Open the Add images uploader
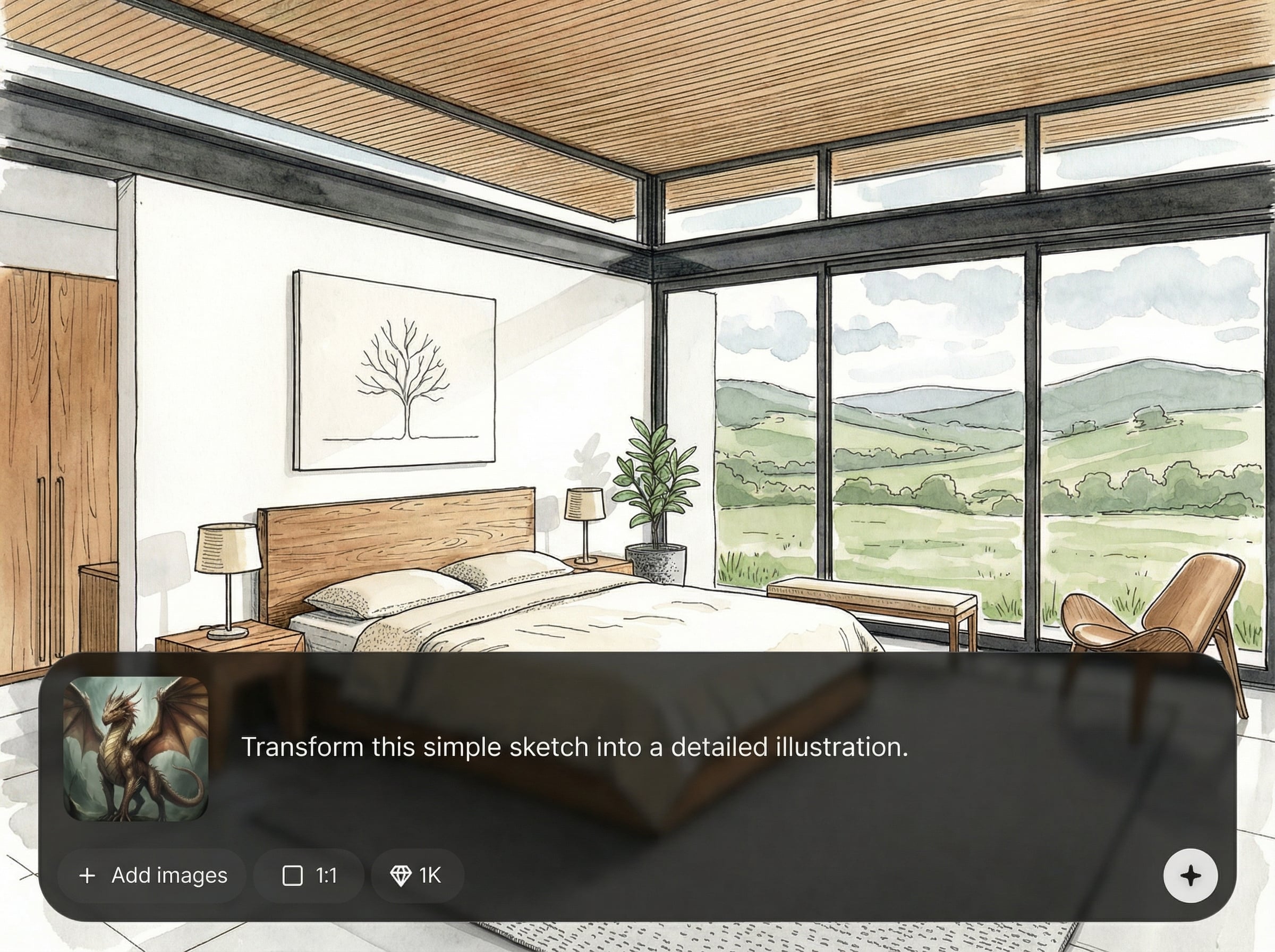 (x=152, y=875)
